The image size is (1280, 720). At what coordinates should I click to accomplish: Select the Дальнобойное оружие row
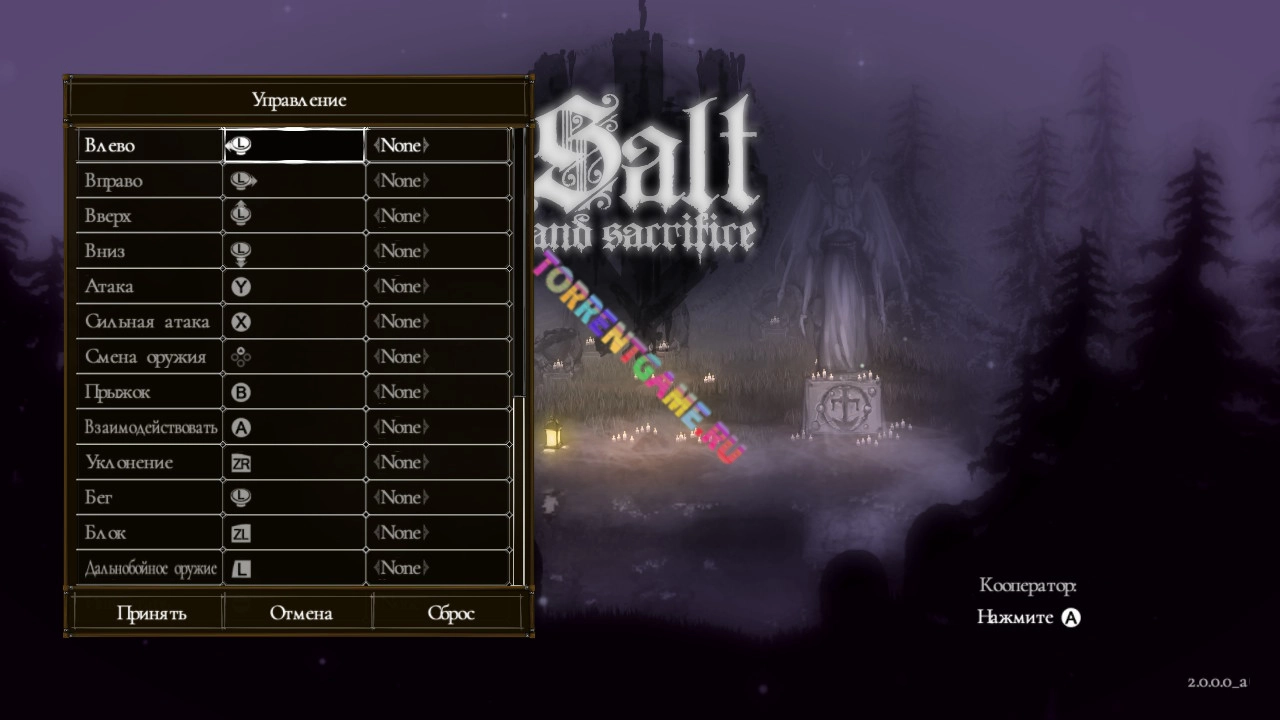(150, 568)
